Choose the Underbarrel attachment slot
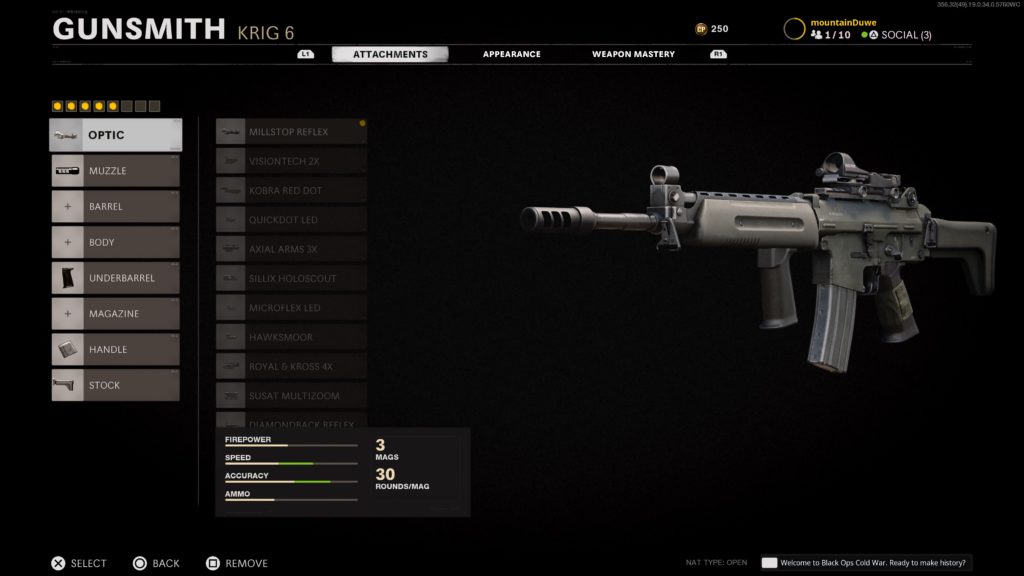Screen dimensions: 1024x576 [x=116, y=278]
